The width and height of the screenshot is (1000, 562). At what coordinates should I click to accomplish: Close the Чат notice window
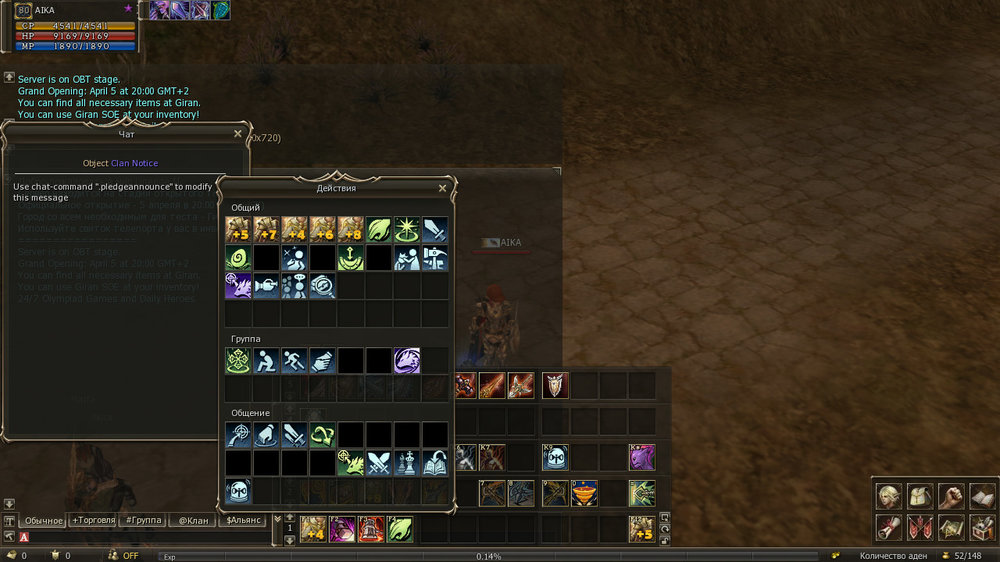point(238,133)
